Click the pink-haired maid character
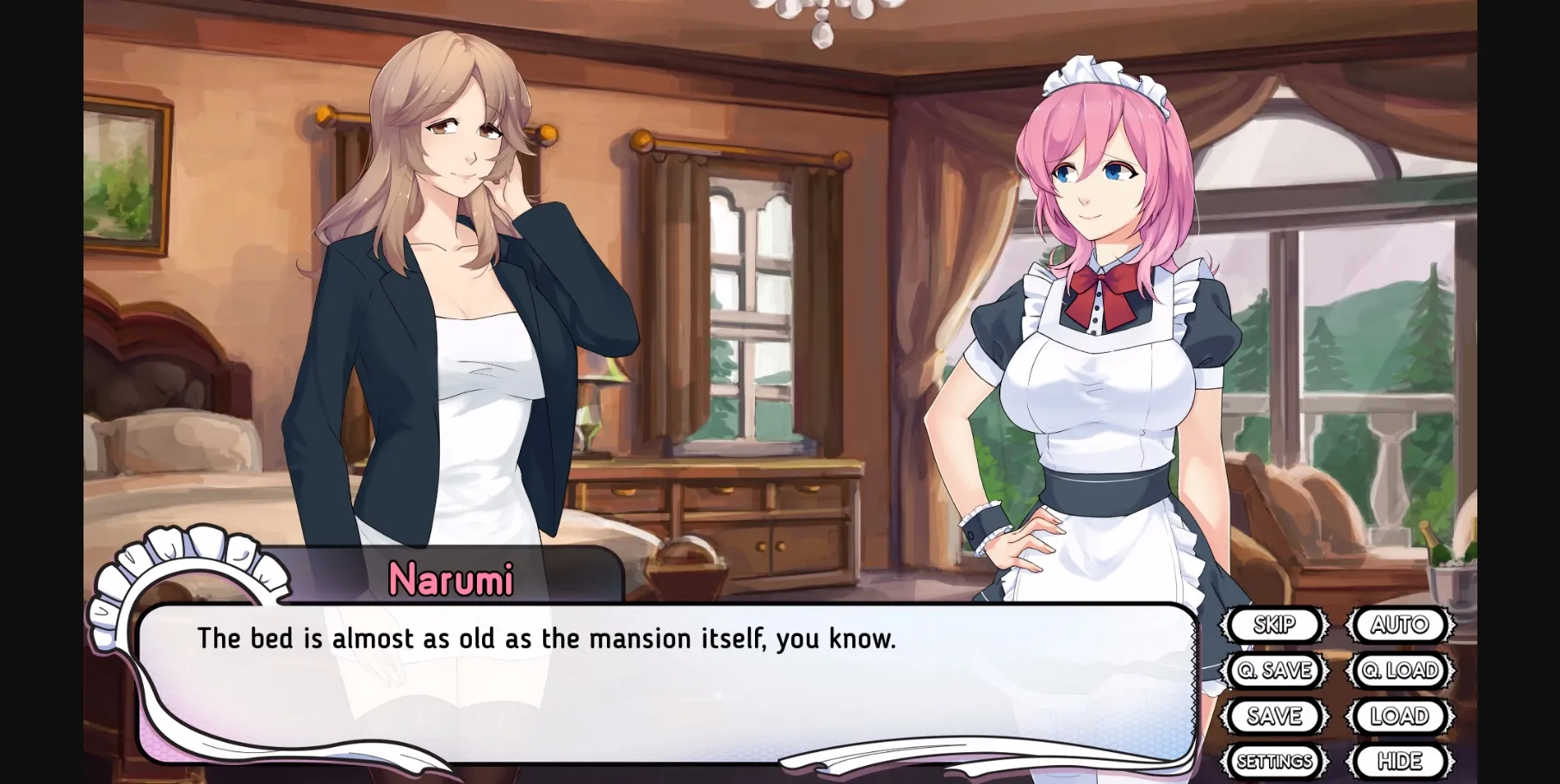The height and width of the screenshot is (784, 1560). pyautogui.click(x=1093, y=344)
